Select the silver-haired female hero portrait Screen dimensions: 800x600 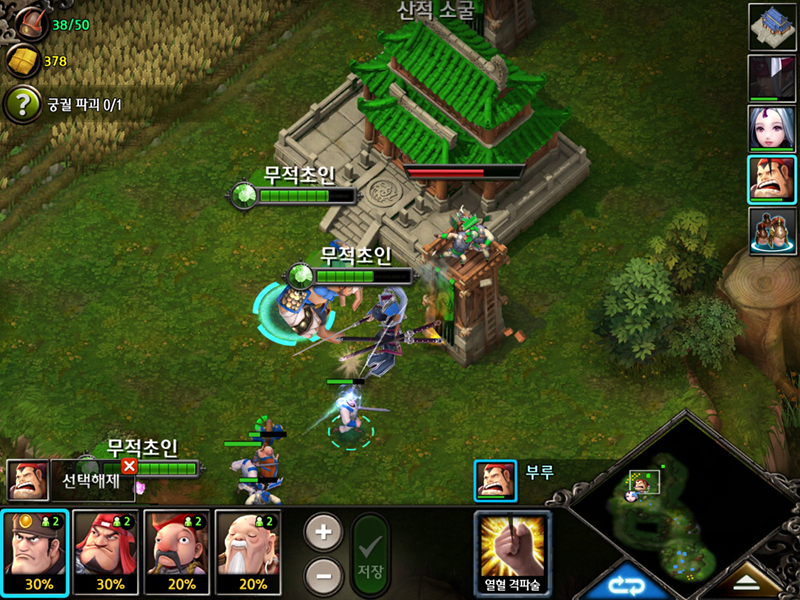(772, 129)
